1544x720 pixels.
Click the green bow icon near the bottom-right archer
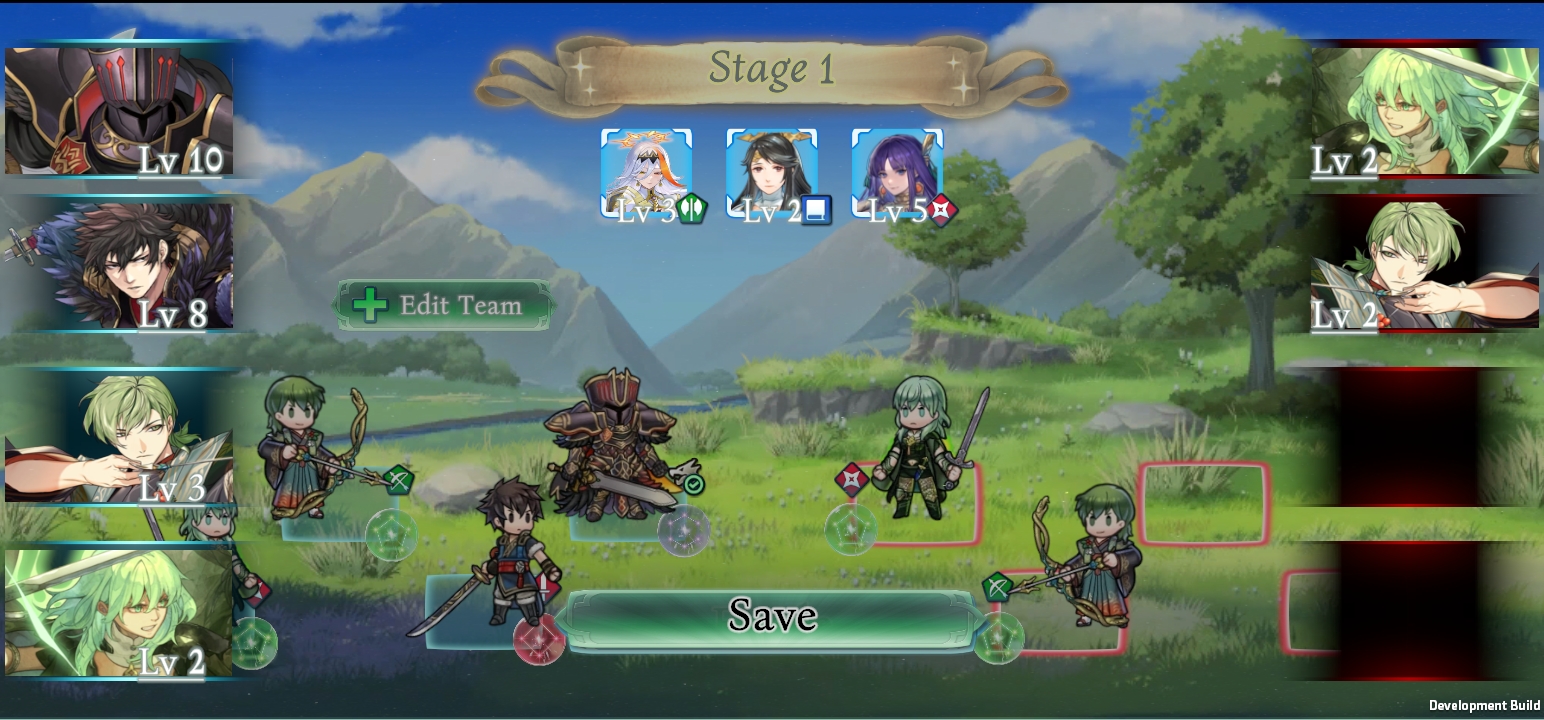pyautogui.click(x=998, y=586)
